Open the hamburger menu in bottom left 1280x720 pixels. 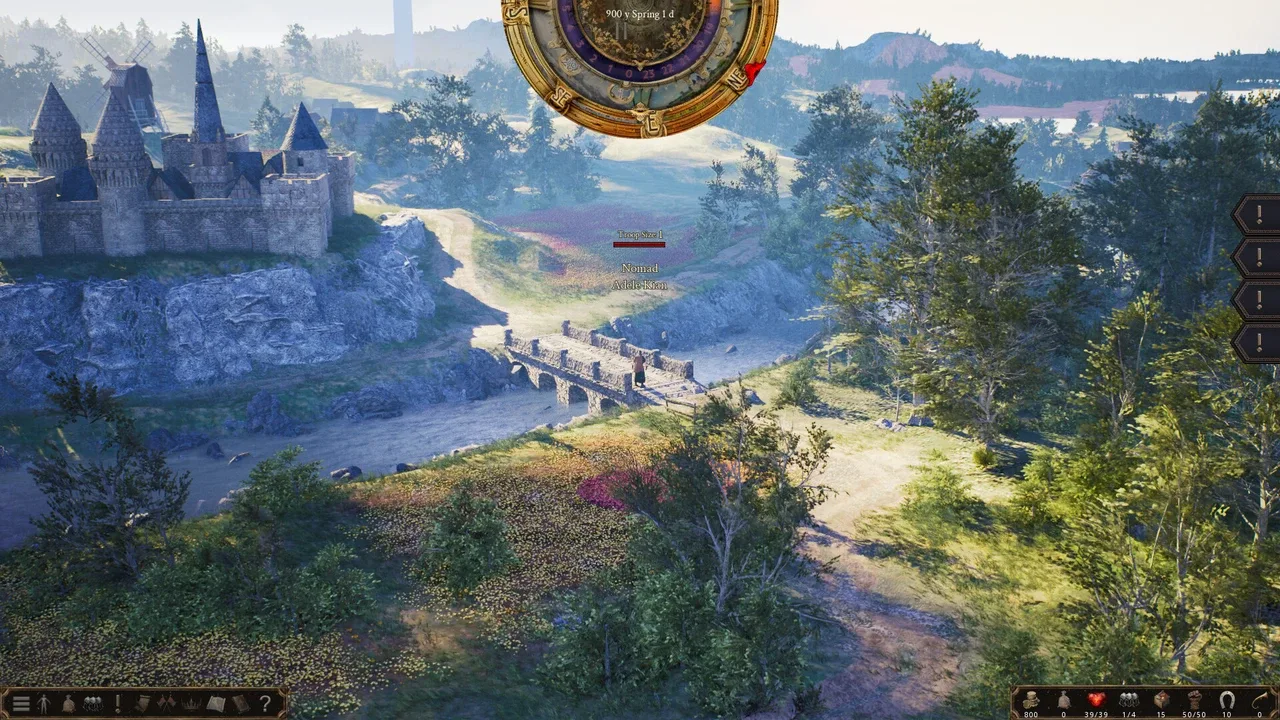pyautogui.click(x=21, y=702)
